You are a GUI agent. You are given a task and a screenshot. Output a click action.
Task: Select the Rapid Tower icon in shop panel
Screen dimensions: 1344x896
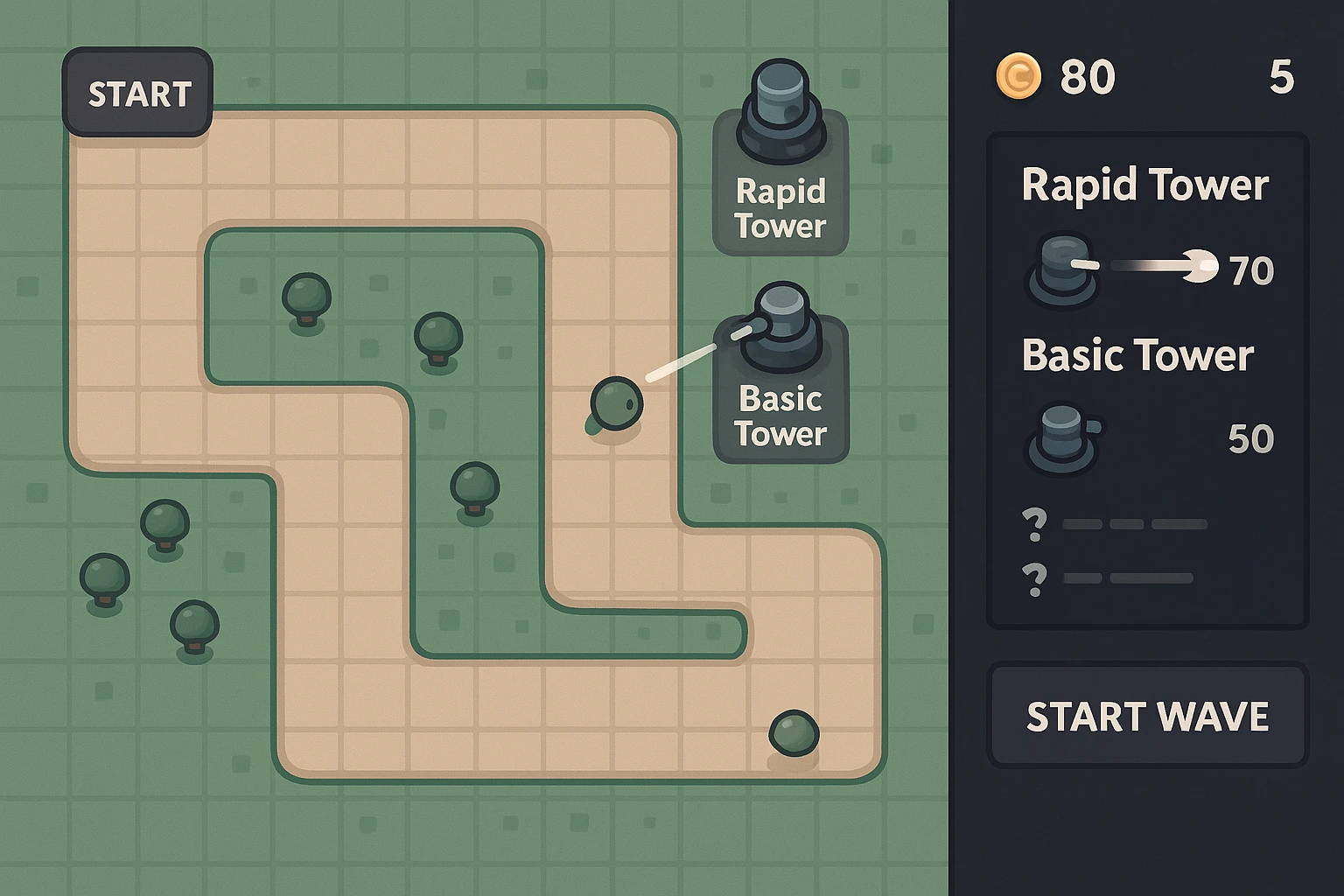1061,269
